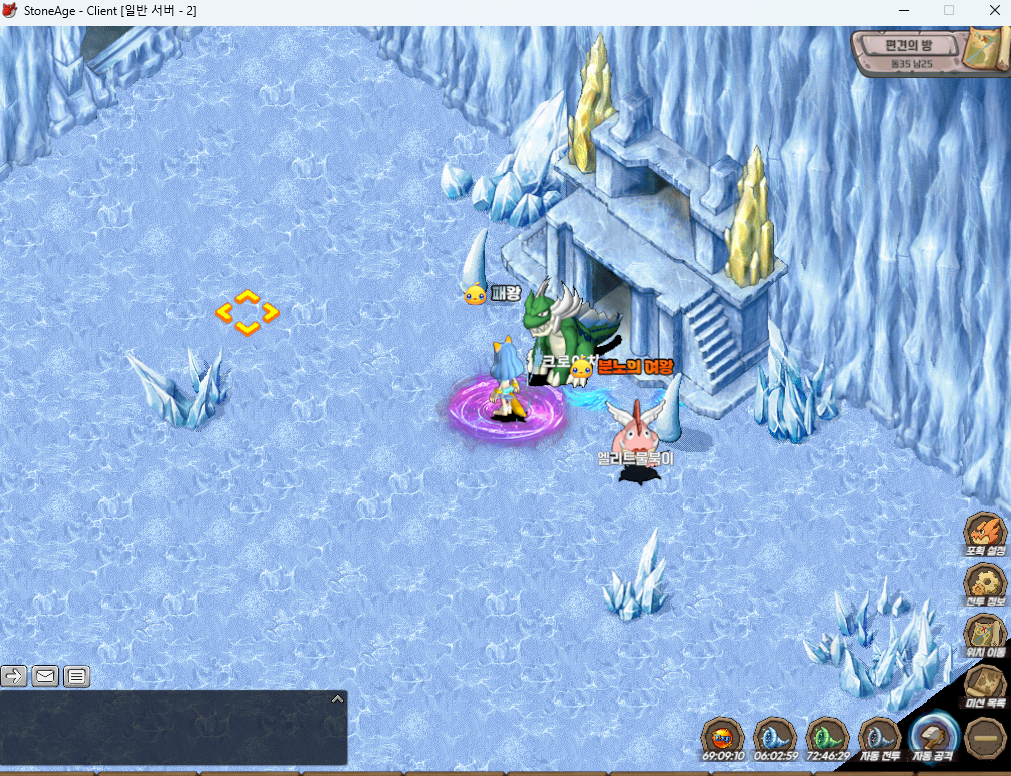1011x776 pixels.
Task: Open the mailbox envelope button
Action: click(45, 676)
